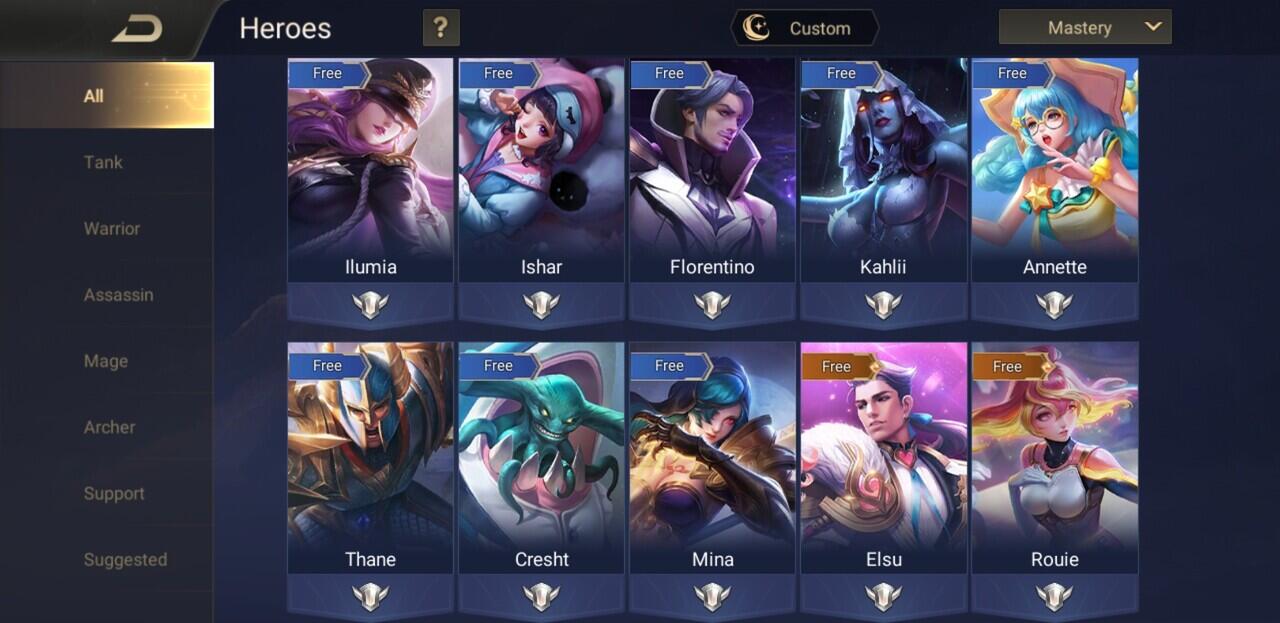1280x623 pixels.
Task: Show the Warrior hero category
Action: pyautogui.click(x=111, y=228)
